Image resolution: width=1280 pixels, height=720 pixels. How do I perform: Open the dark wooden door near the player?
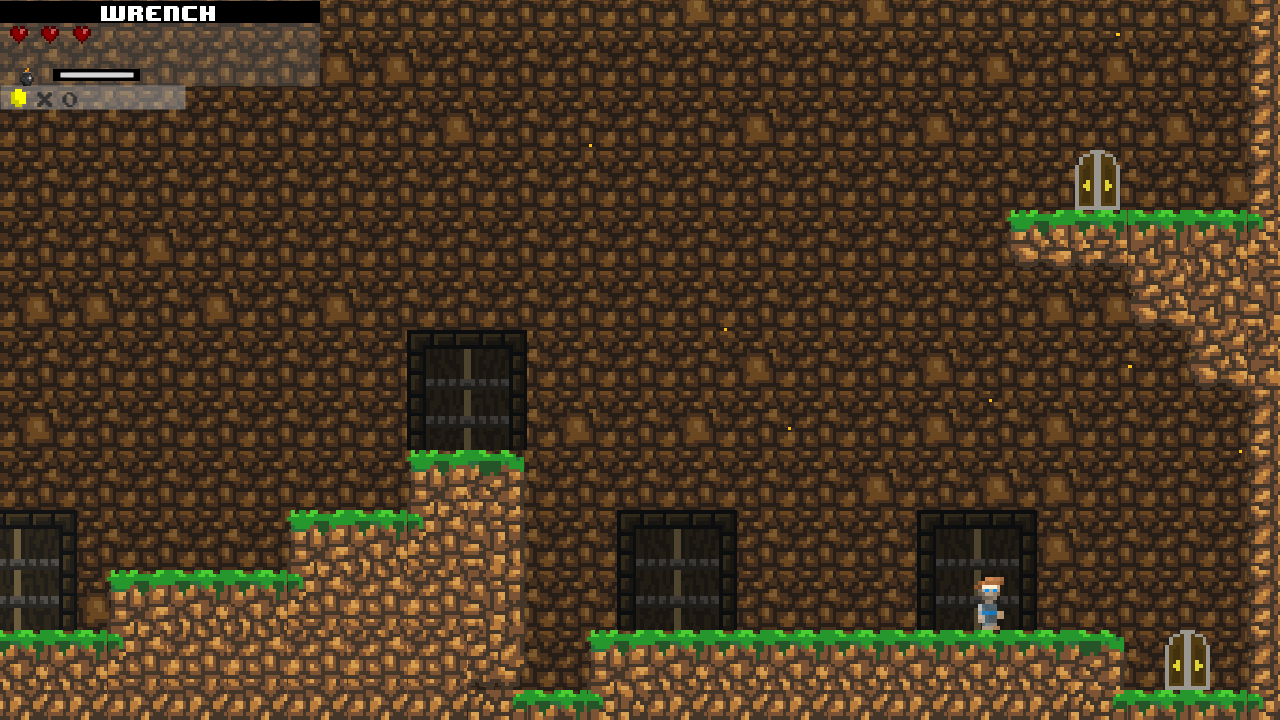point(976,565)
